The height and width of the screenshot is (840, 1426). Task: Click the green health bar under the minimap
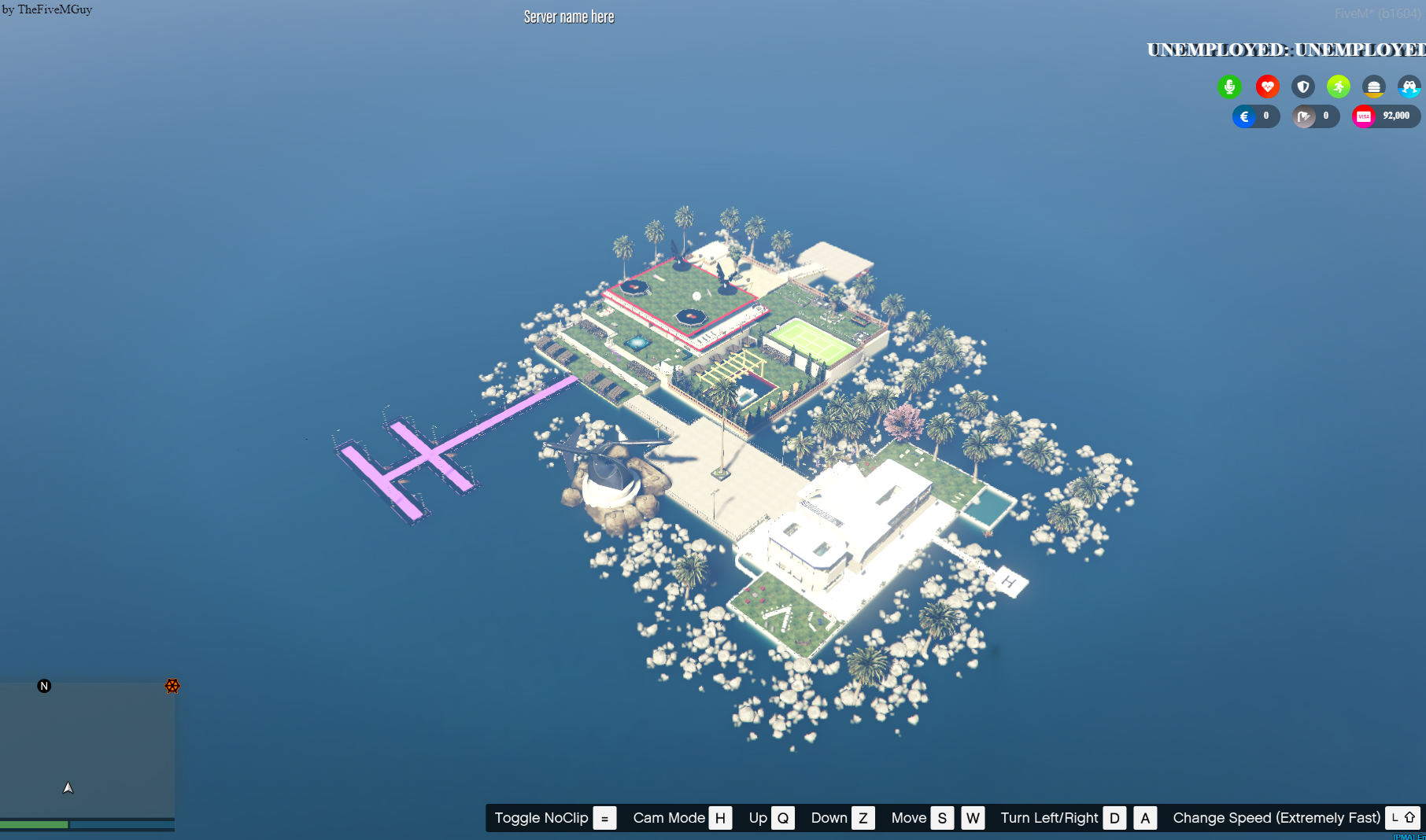pyautogui.click(x=35, y=825)
